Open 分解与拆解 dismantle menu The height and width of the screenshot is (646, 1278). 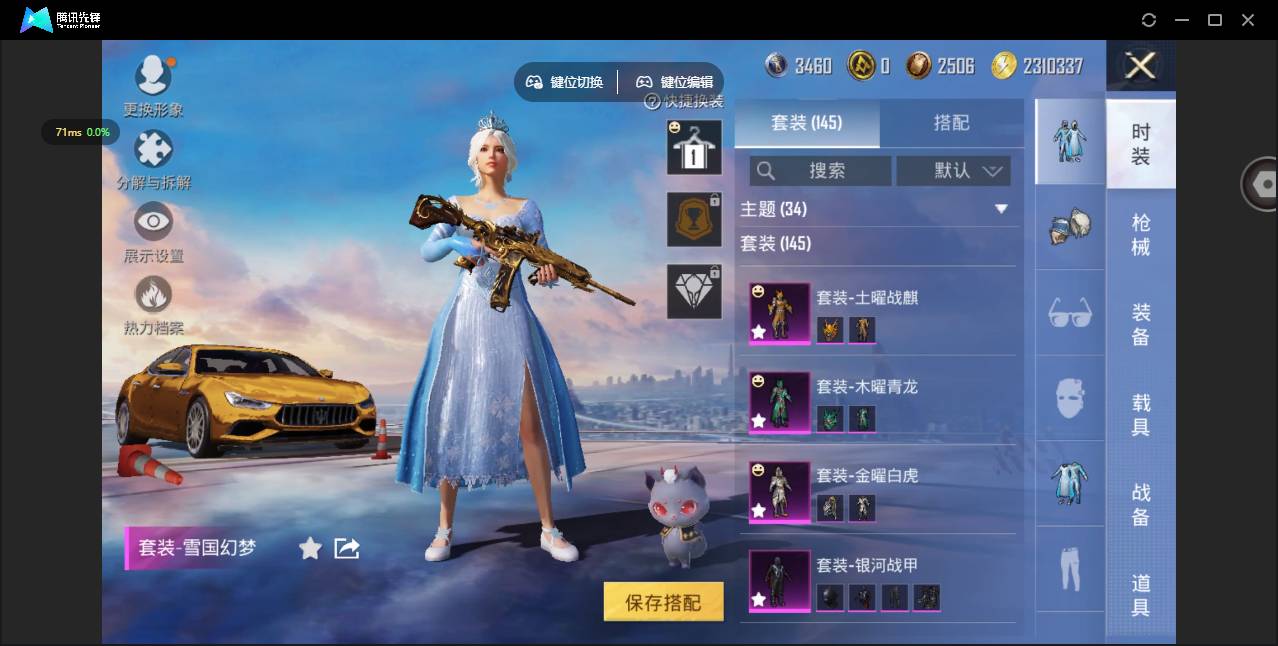click(x=153, y=160)
